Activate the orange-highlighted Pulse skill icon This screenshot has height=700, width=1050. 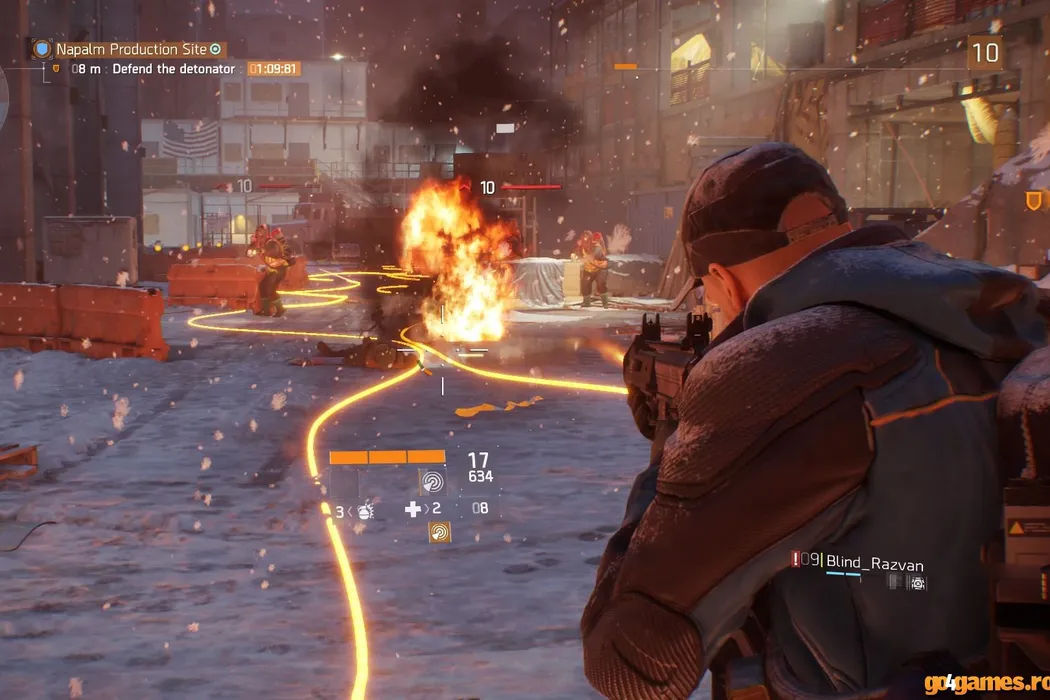pos(439,532)
